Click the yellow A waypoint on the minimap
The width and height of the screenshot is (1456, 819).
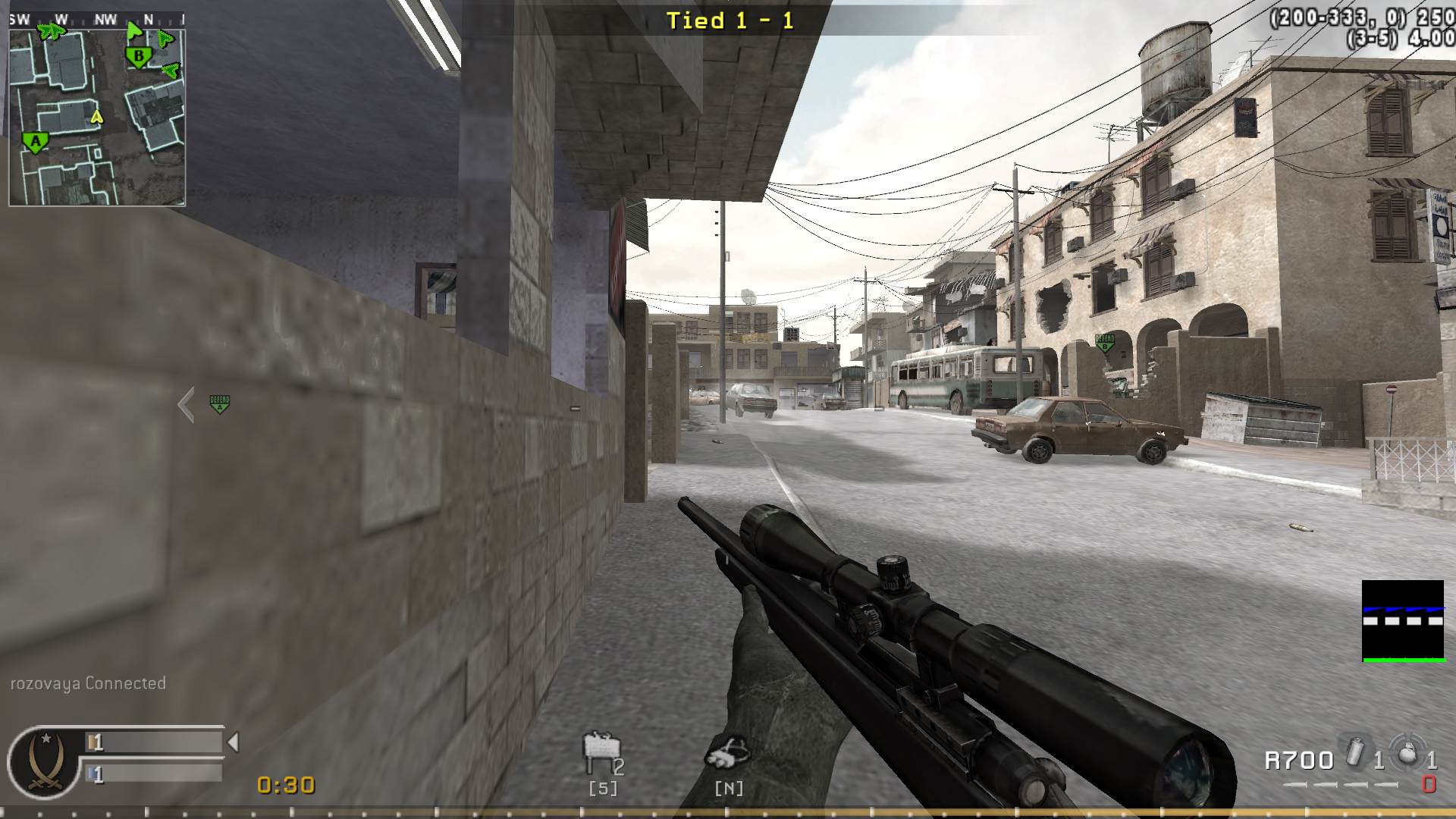tap(96, 118)
